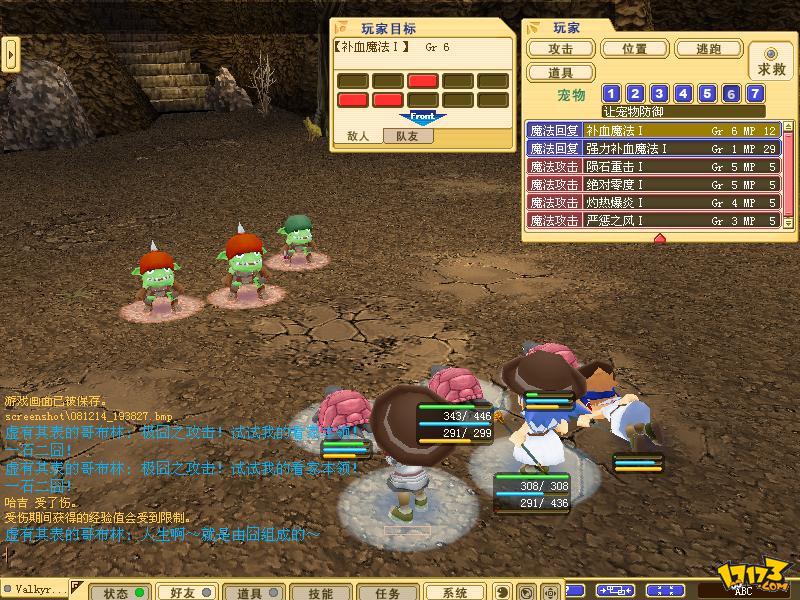The image size is (800, 600).
Task: Switch to the 敌人 enemy target tab
Action: (x=358, y=136)
